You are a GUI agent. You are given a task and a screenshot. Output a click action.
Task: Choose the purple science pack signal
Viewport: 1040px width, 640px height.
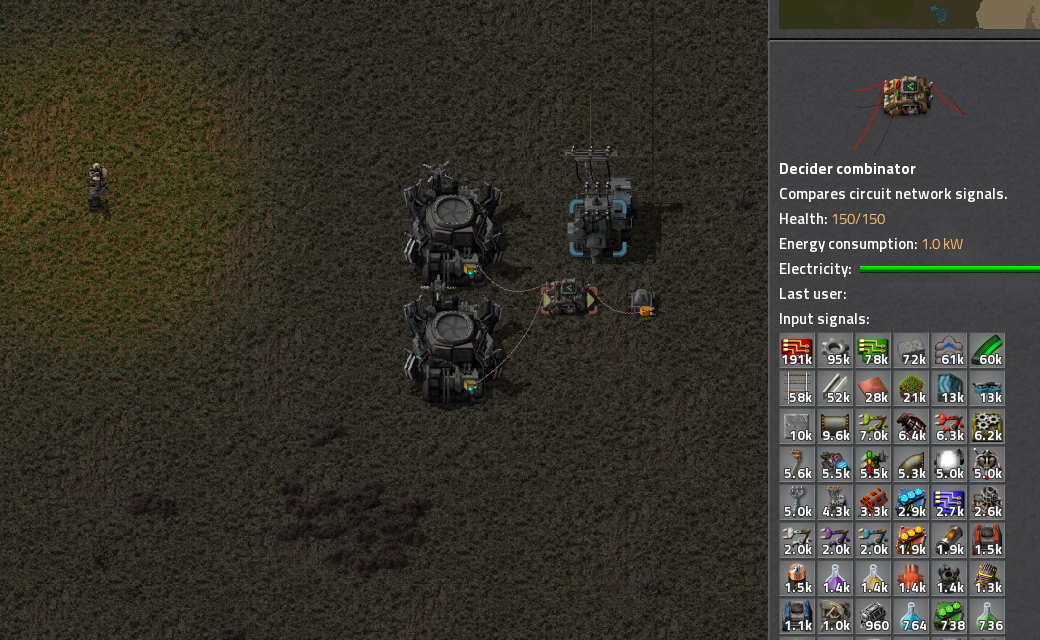coord(835,579)
